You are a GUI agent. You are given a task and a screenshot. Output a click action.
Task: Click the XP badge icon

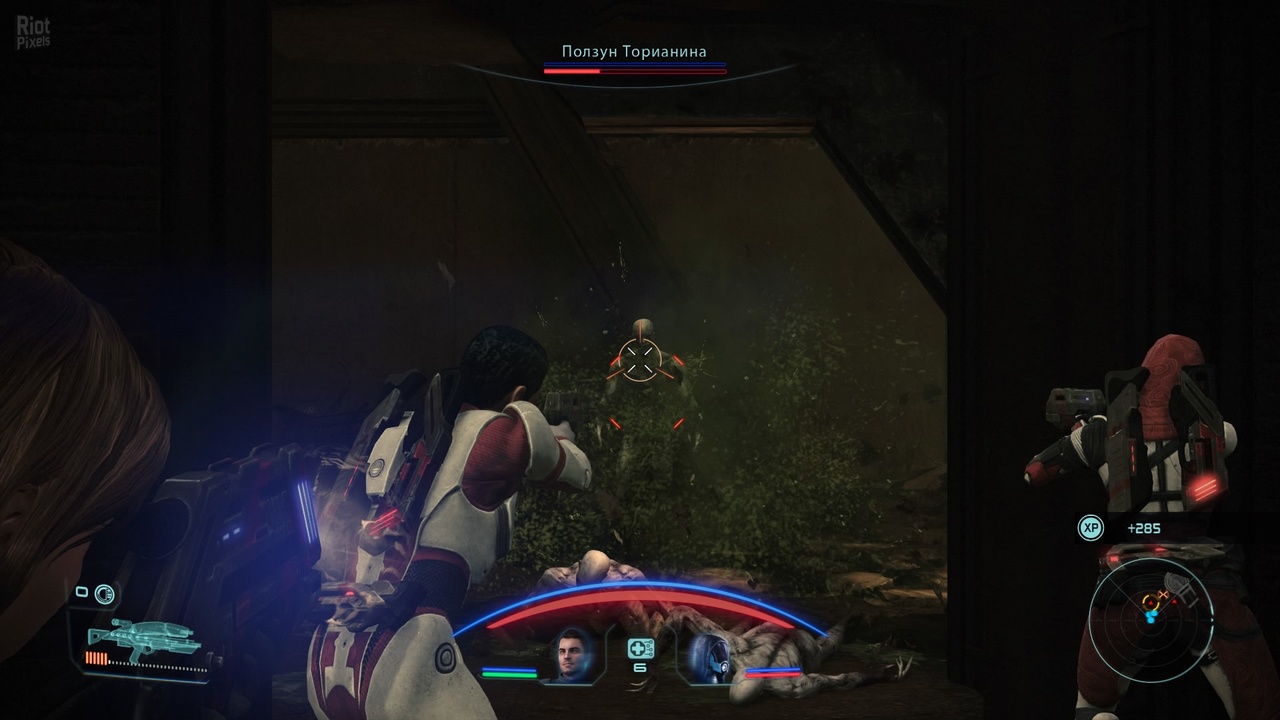coord(1090,527)
